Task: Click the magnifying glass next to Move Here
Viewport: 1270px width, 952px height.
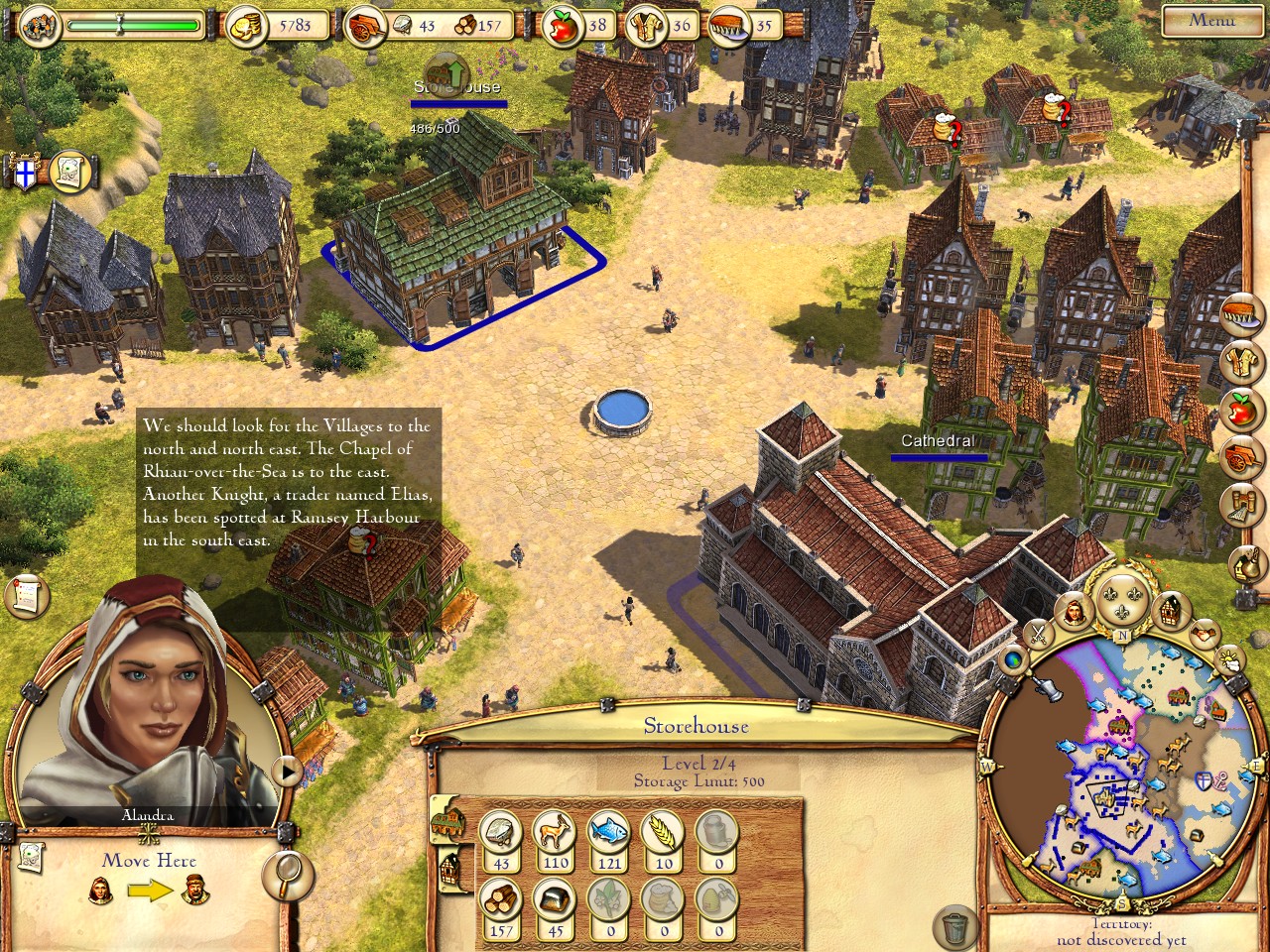Action: click(x=288, y=874)
